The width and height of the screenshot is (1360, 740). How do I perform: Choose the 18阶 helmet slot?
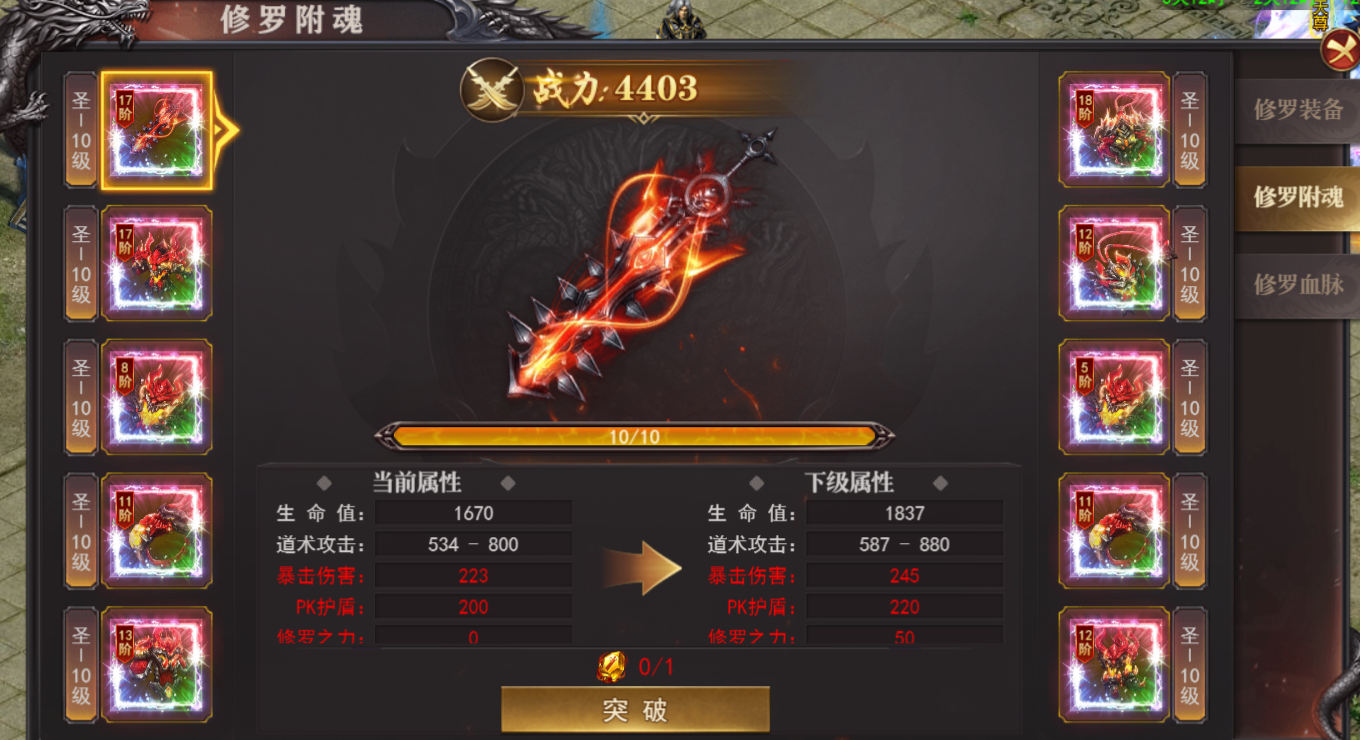click(x=1114, y=130)
